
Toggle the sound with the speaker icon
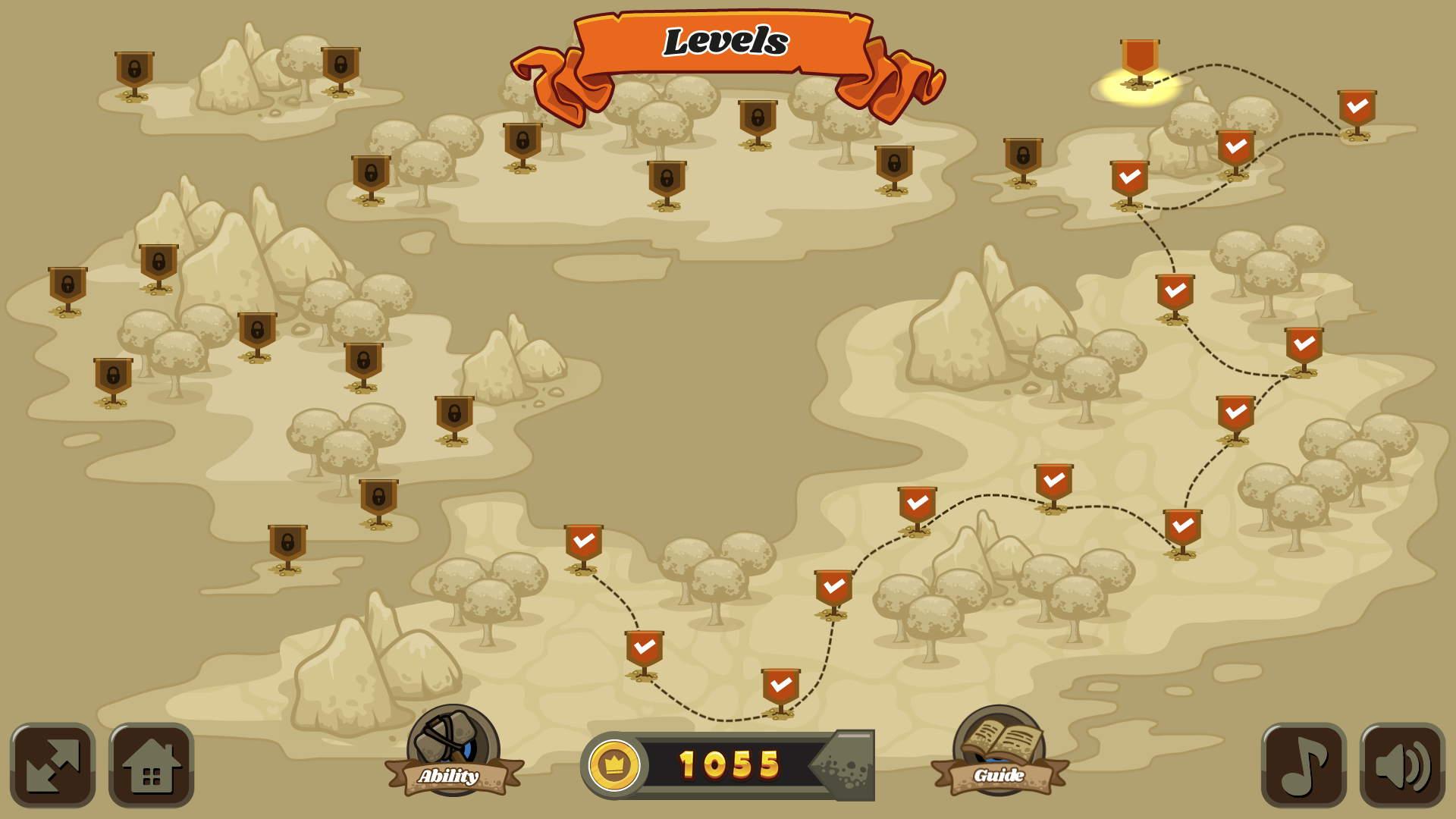(x=1402, y=766)
